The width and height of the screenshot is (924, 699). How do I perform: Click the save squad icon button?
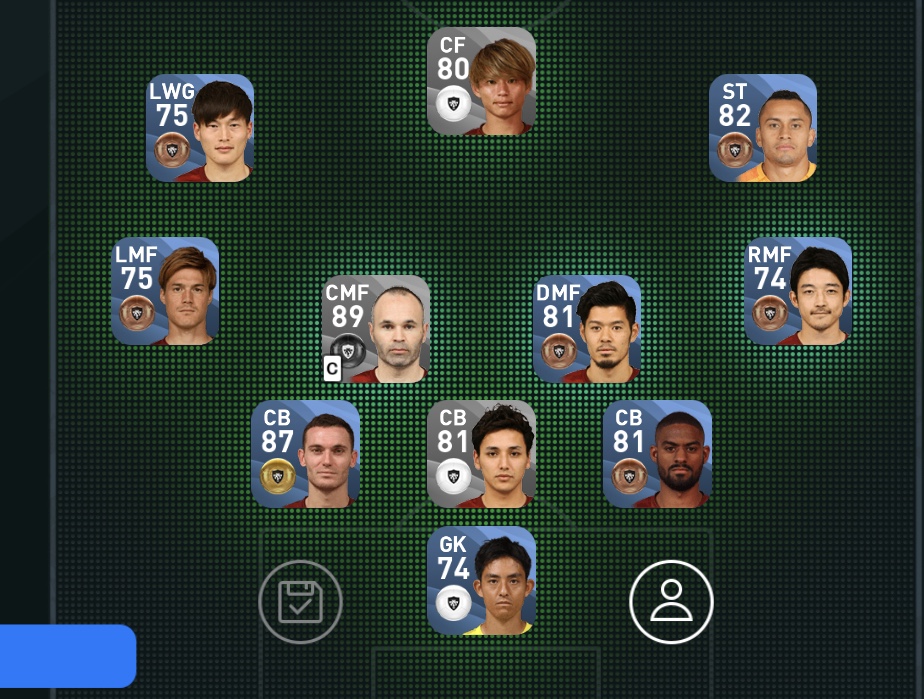300,602
